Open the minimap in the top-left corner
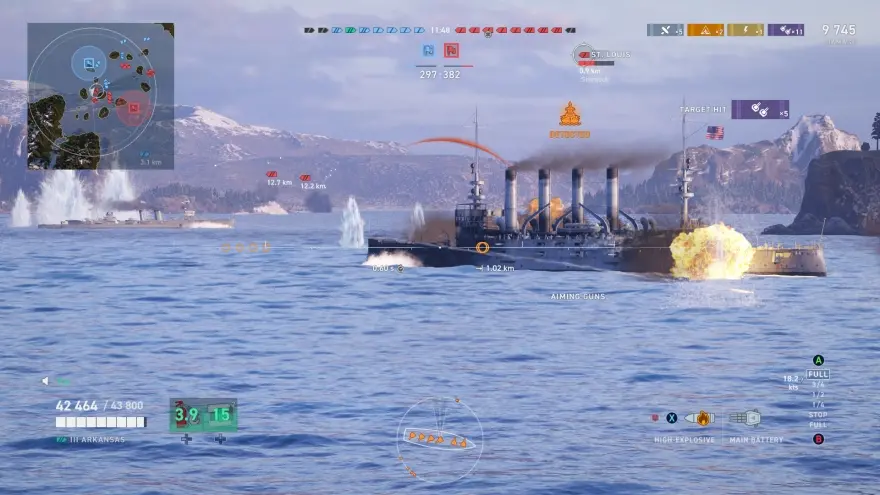This screenshot has height=495, width=880. [x=100, y=96]
